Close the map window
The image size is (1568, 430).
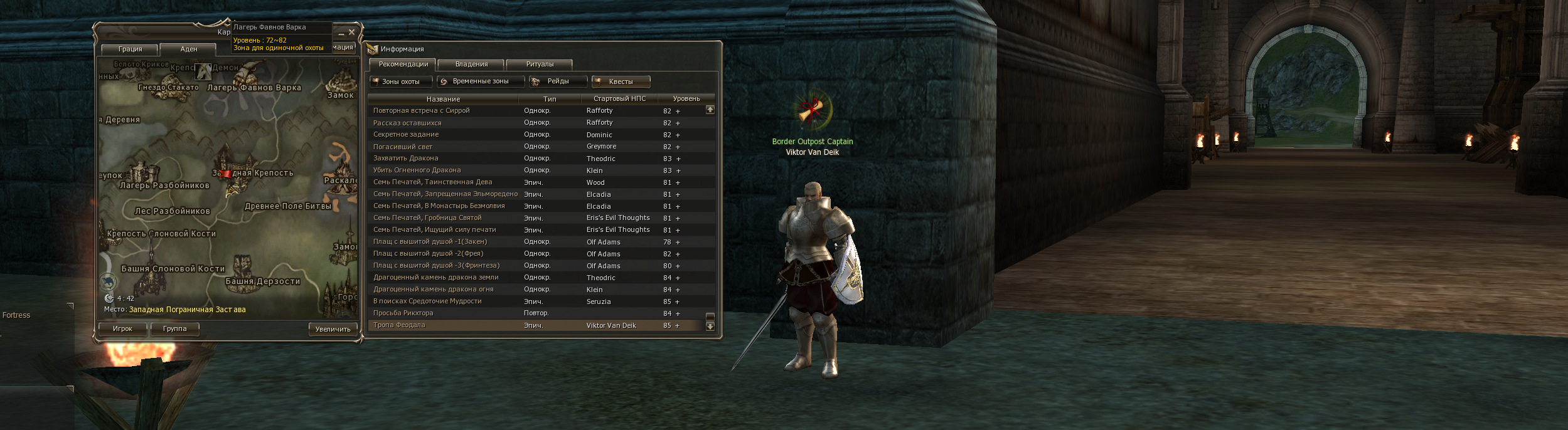352,32
